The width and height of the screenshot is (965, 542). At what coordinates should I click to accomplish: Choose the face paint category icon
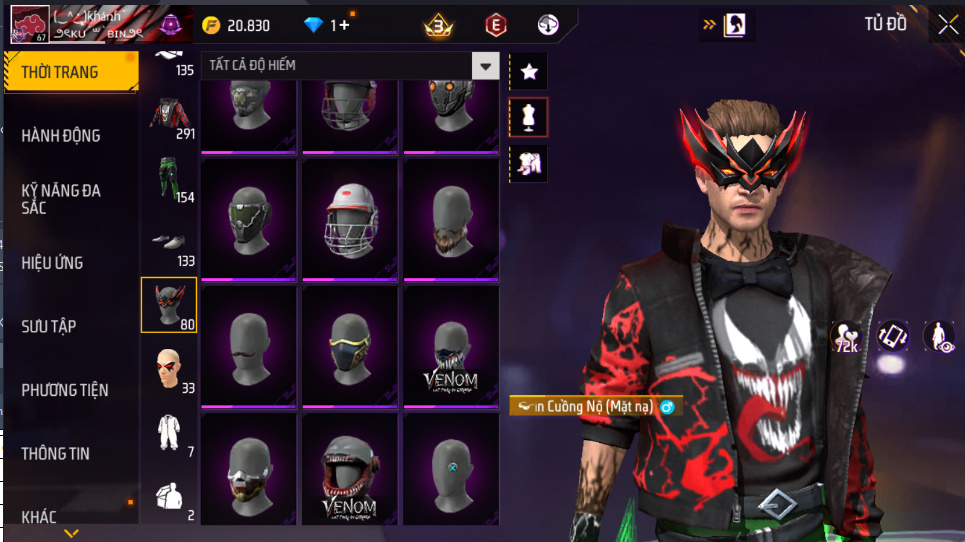coord(170,370)
